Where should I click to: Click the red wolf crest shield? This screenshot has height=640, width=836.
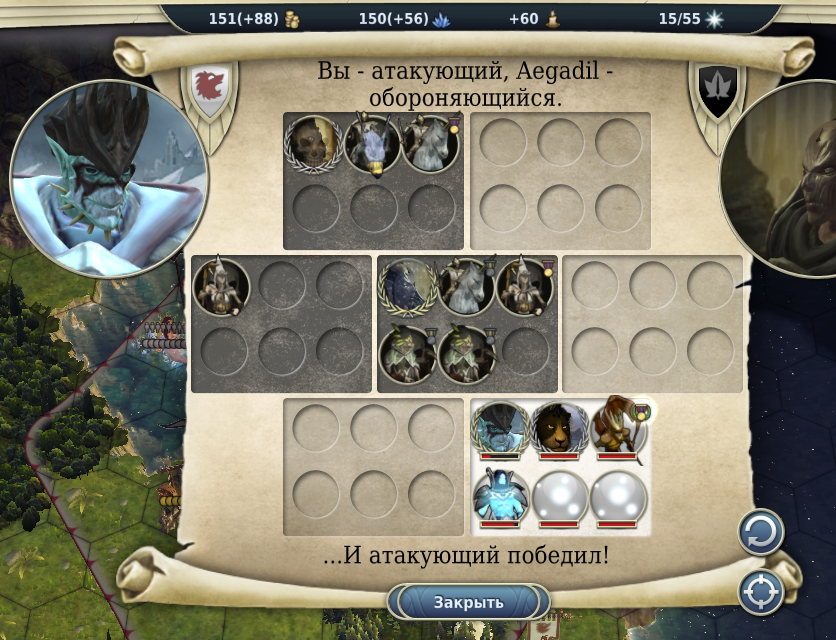(208, 87)
